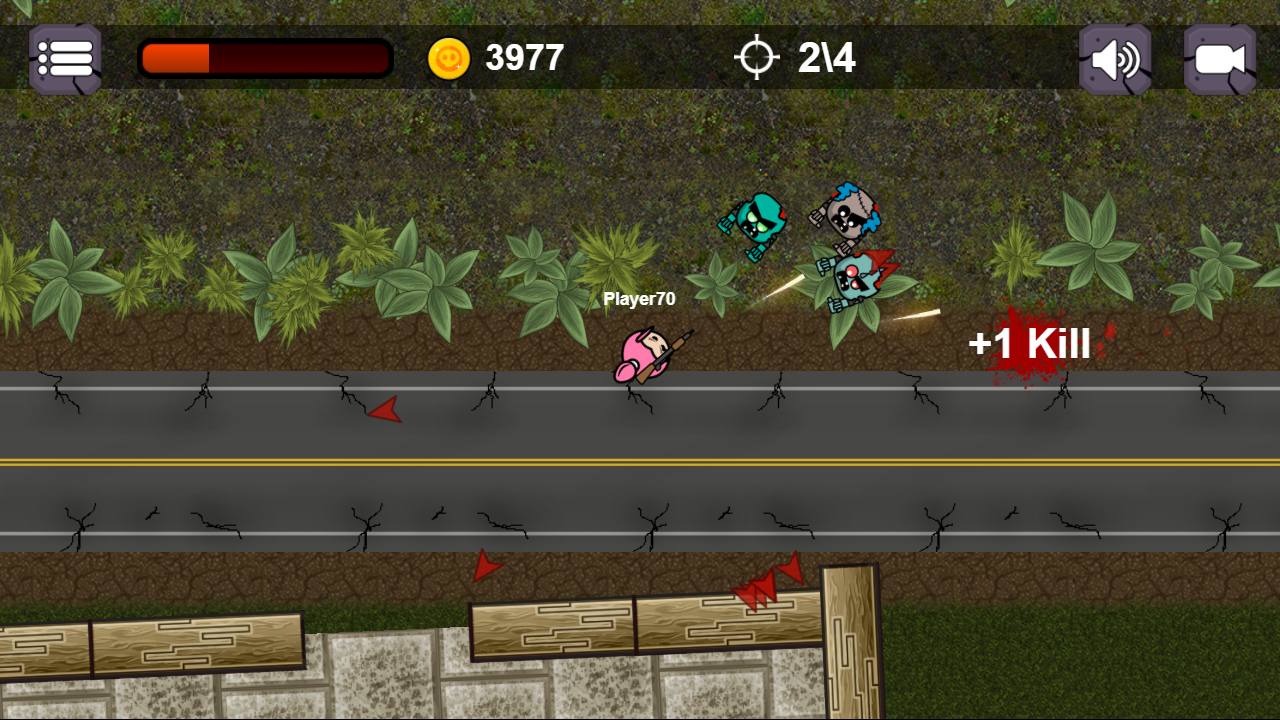The width and height of the screenshot is (1280, 720).
Task: Click the +1 Kill notification text
Action: coord(1030,344)
